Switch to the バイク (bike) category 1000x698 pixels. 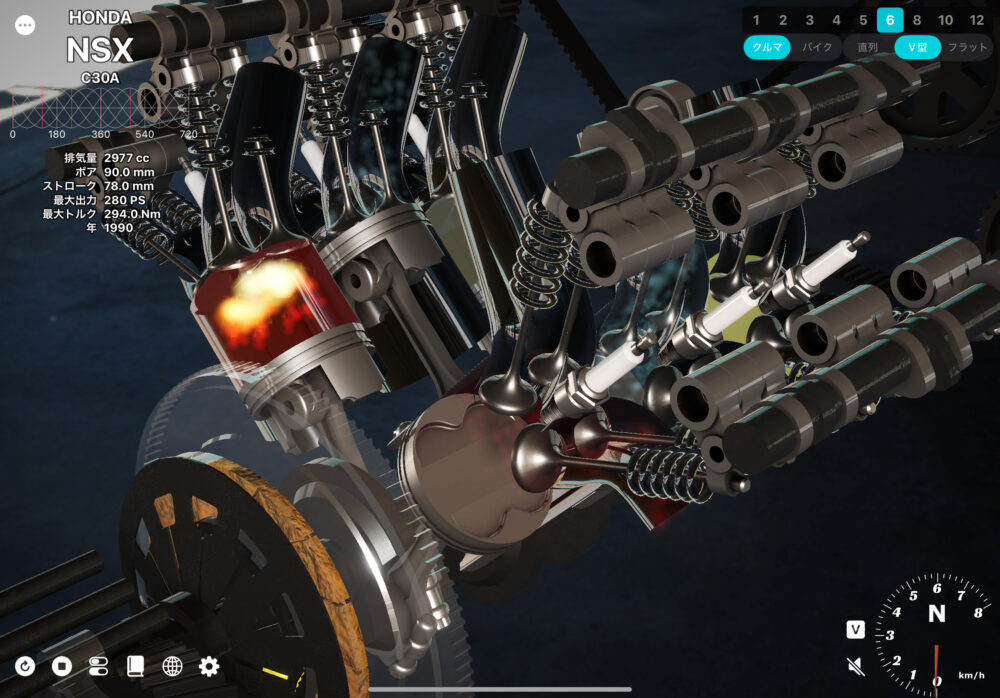[x=817, y=47]
